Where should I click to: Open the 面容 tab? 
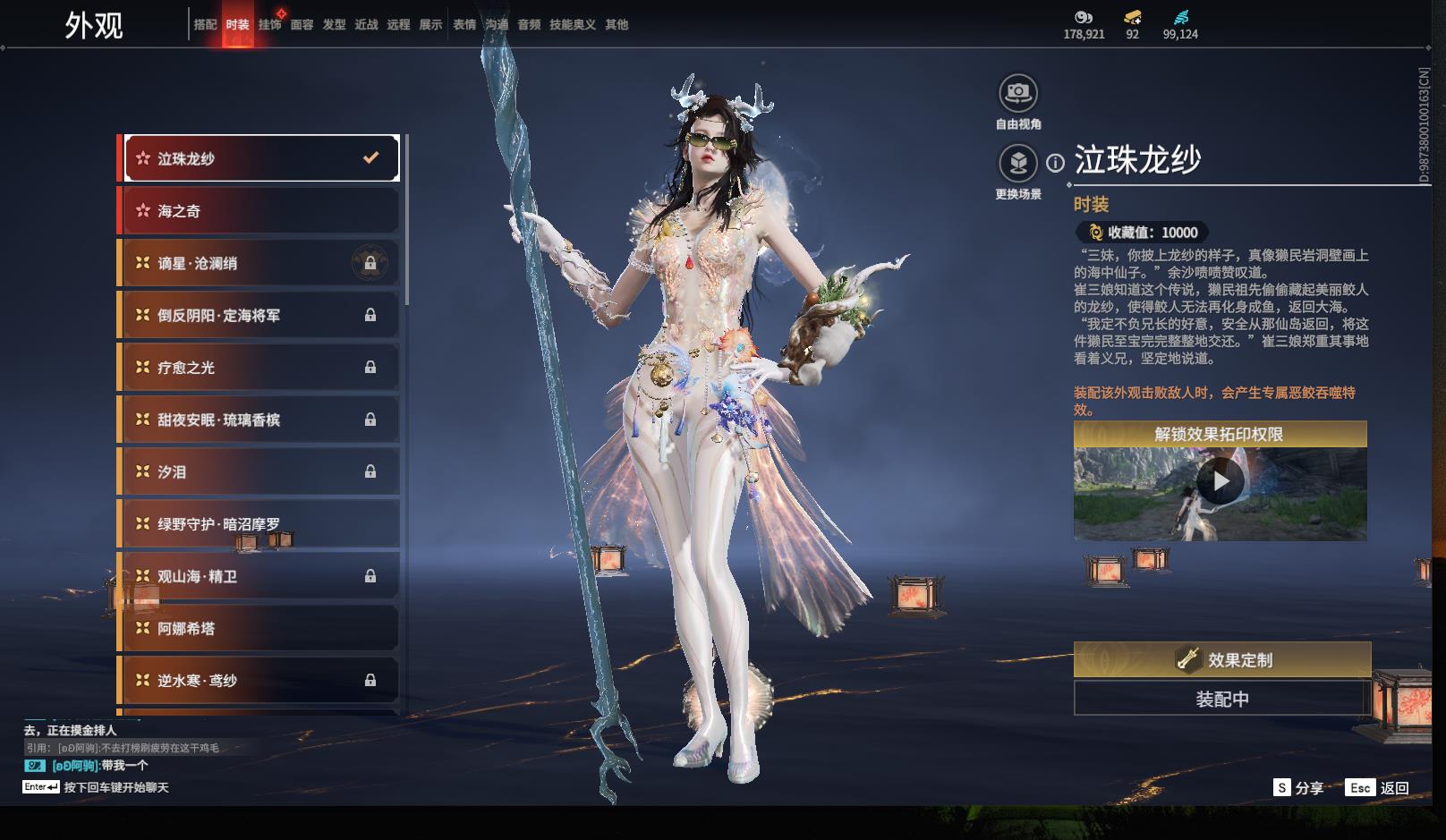point(302,25)
